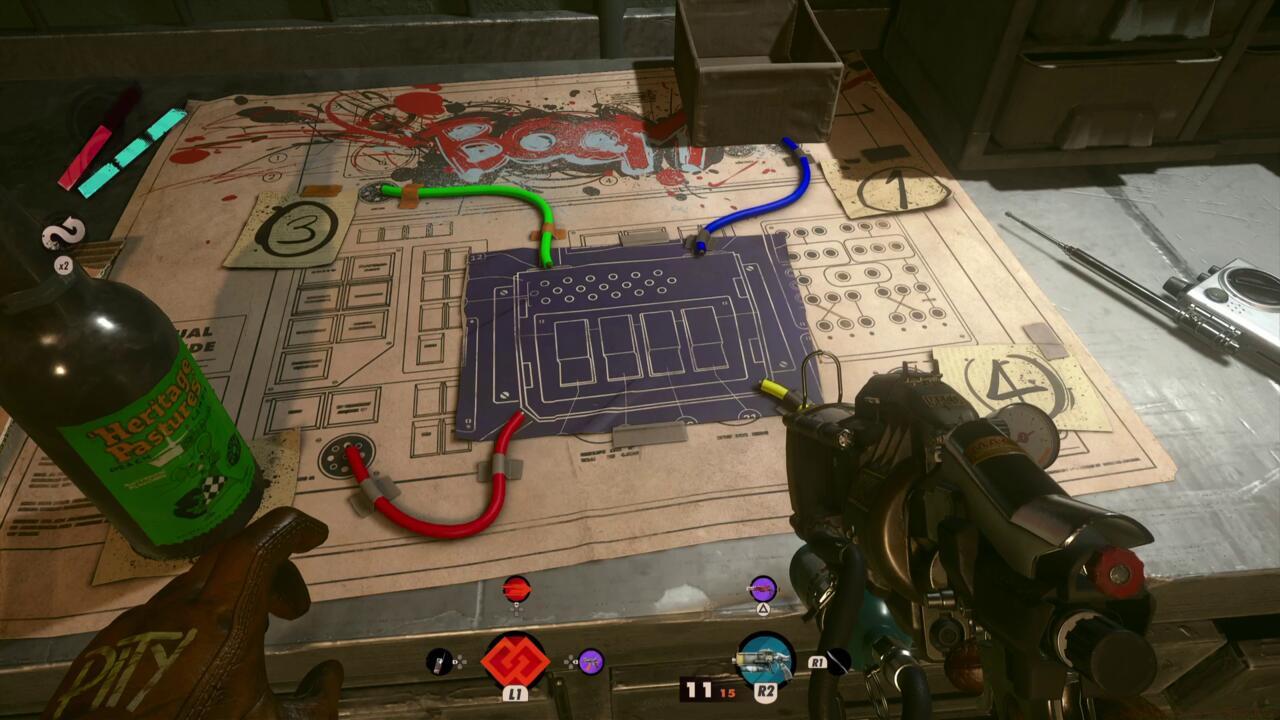1280x720 pixels.
Task: Select the purple submachine gun beside the slab
Action: pos(591,661)
